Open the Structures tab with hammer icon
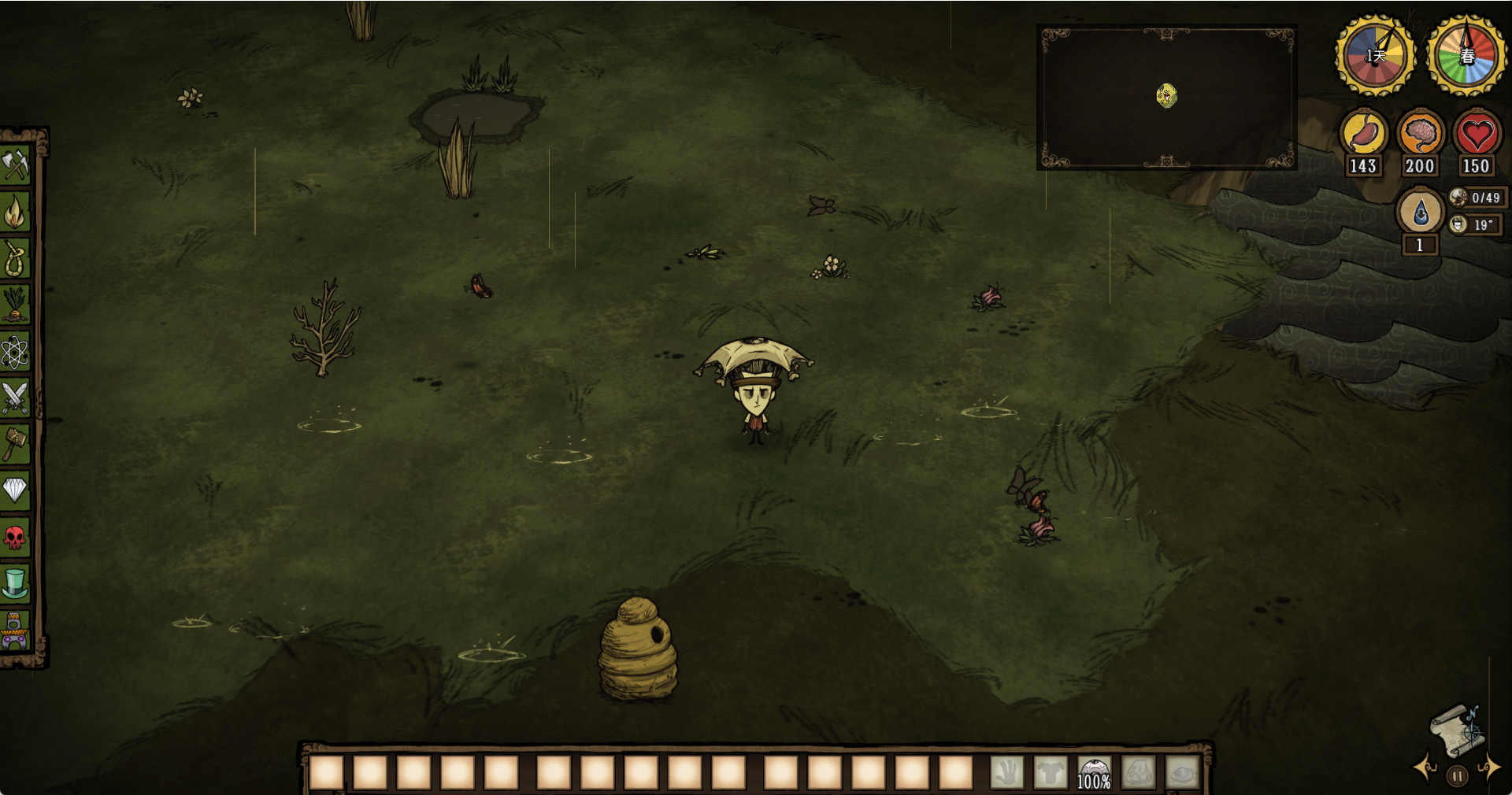Viewport: 1512px width, 795px height. click(15, 444)
